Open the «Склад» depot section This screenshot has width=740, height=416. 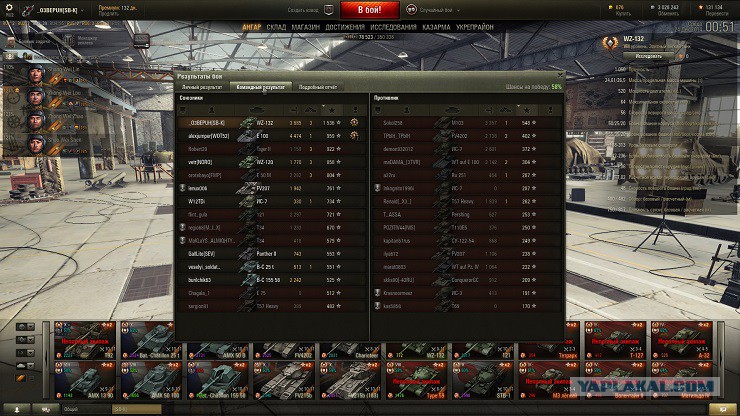[276, 27]
